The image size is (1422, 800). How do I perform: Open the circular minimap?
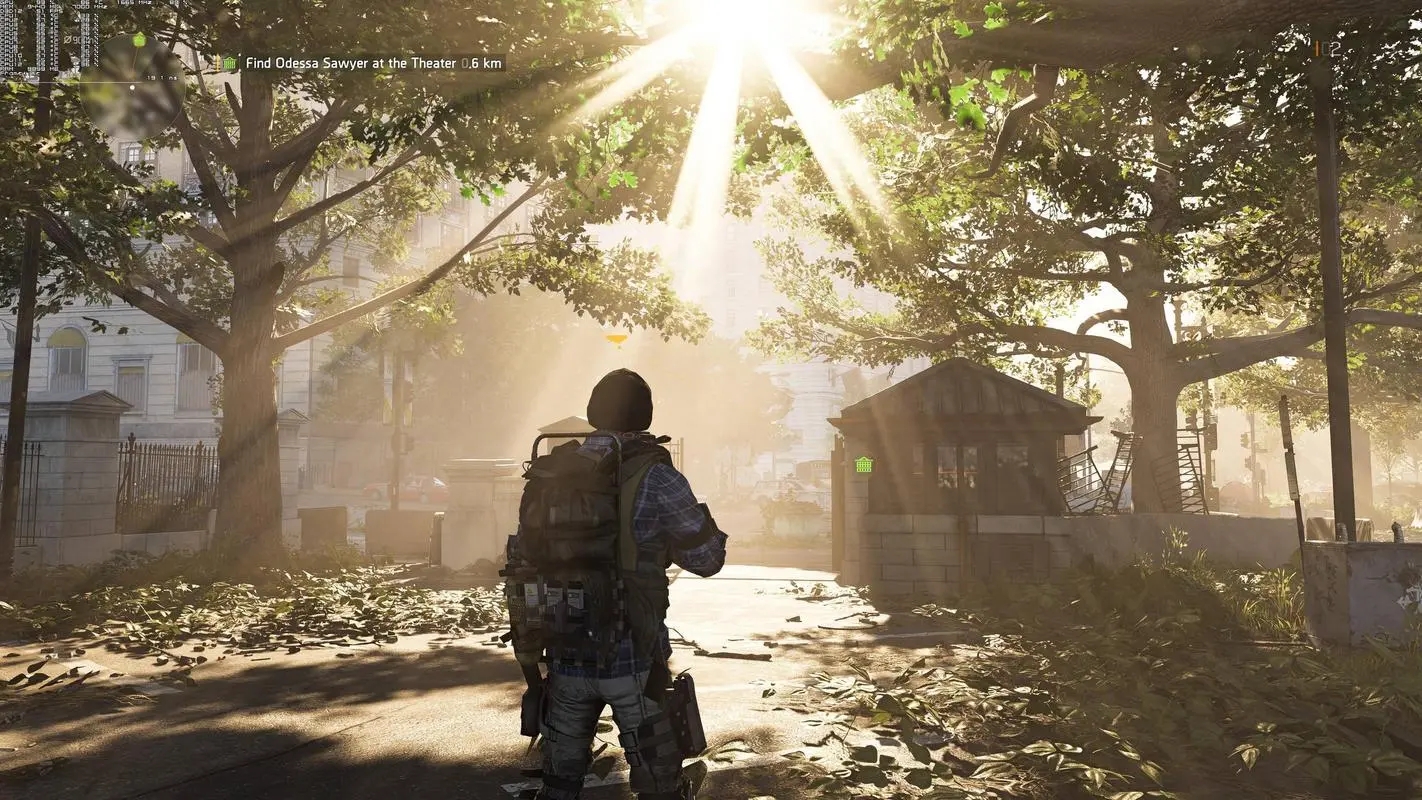click(131, 86)
